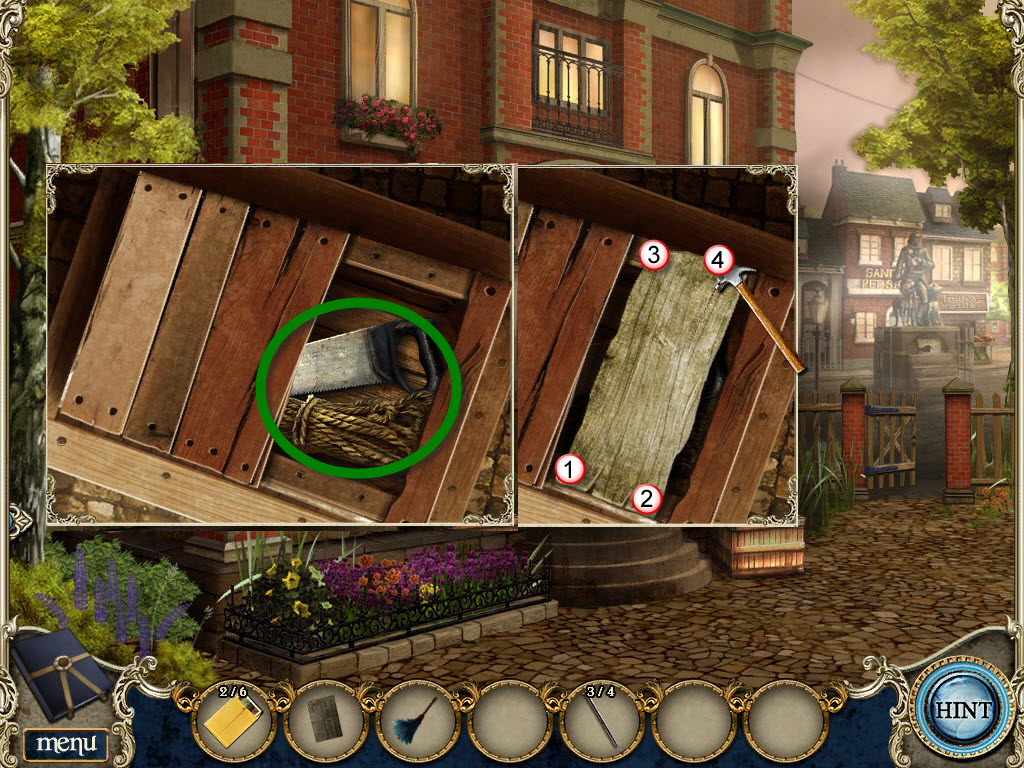The image size is (1024, 768).
Task: Open the blue journal book
Action: tap(62, 674)
